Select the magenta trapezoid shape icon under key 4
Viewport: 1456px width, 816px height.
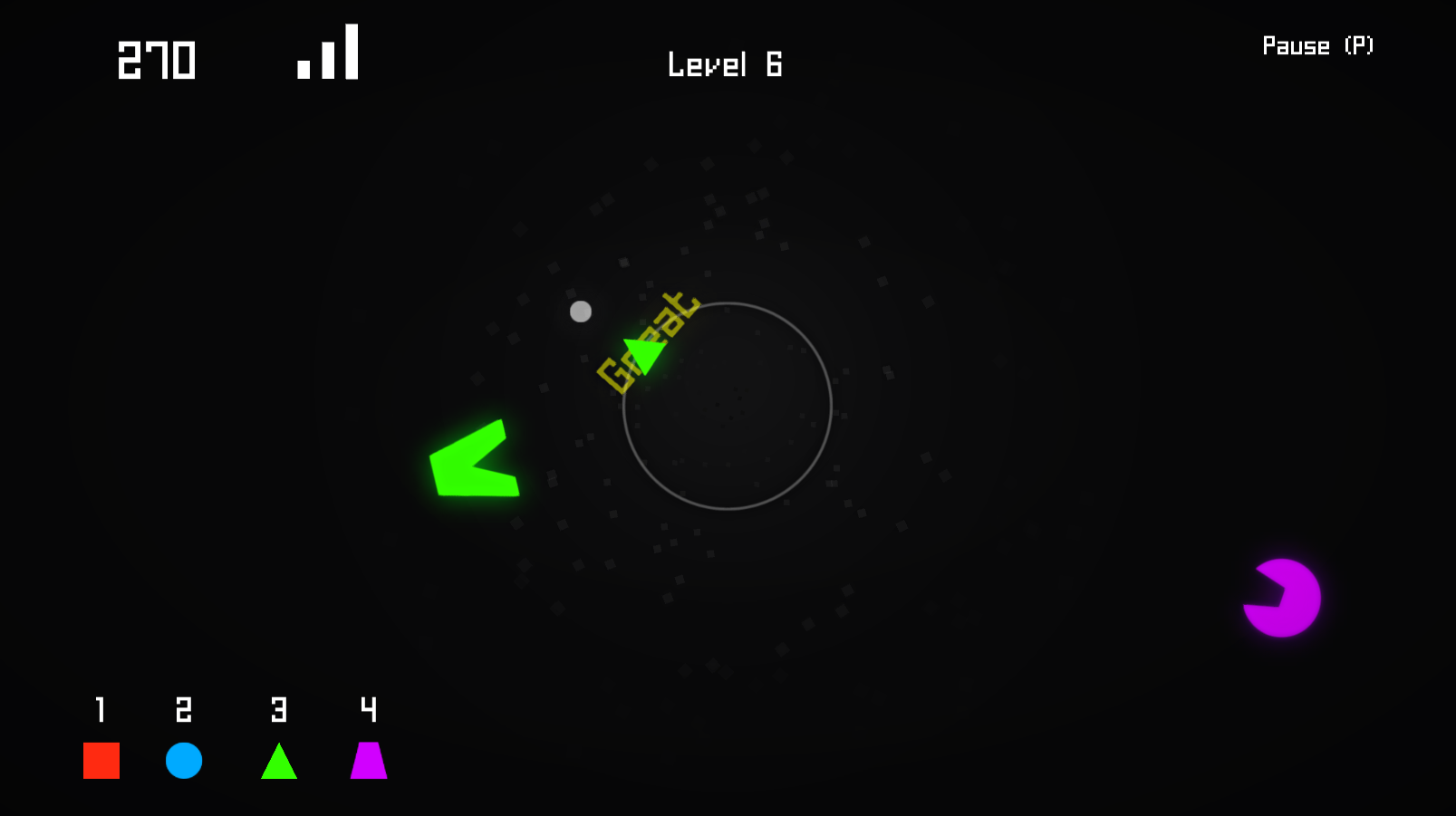coord(368,761)
